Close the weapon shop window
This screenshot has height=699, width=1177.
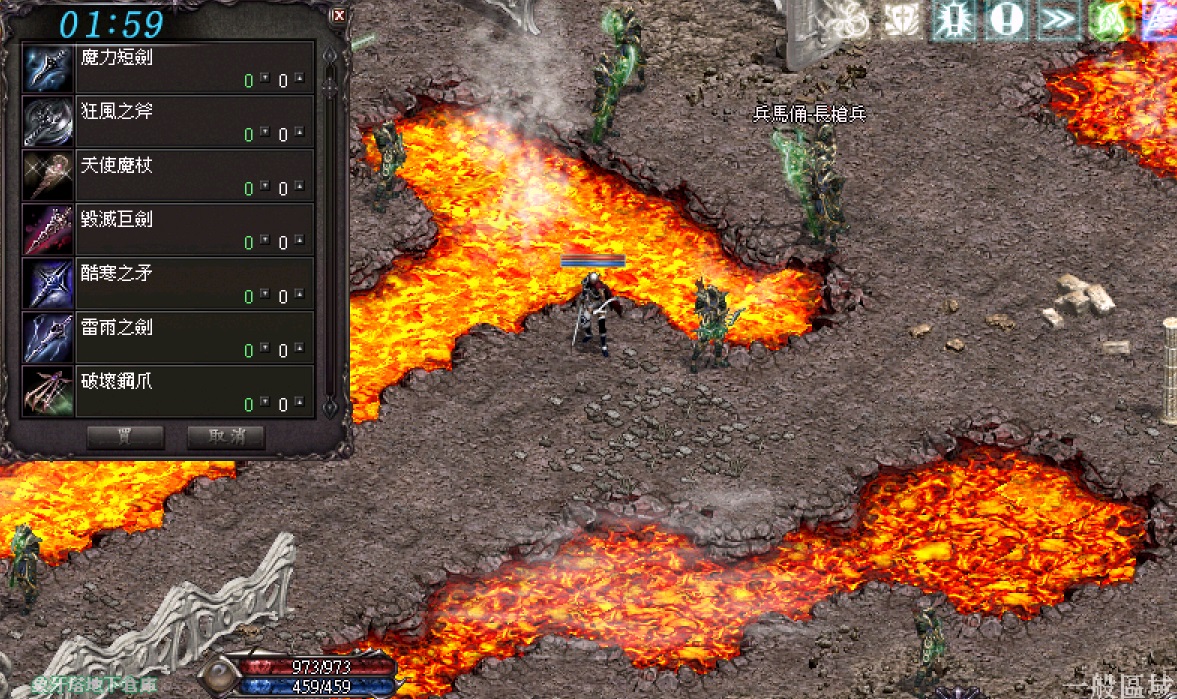point(339,16)
